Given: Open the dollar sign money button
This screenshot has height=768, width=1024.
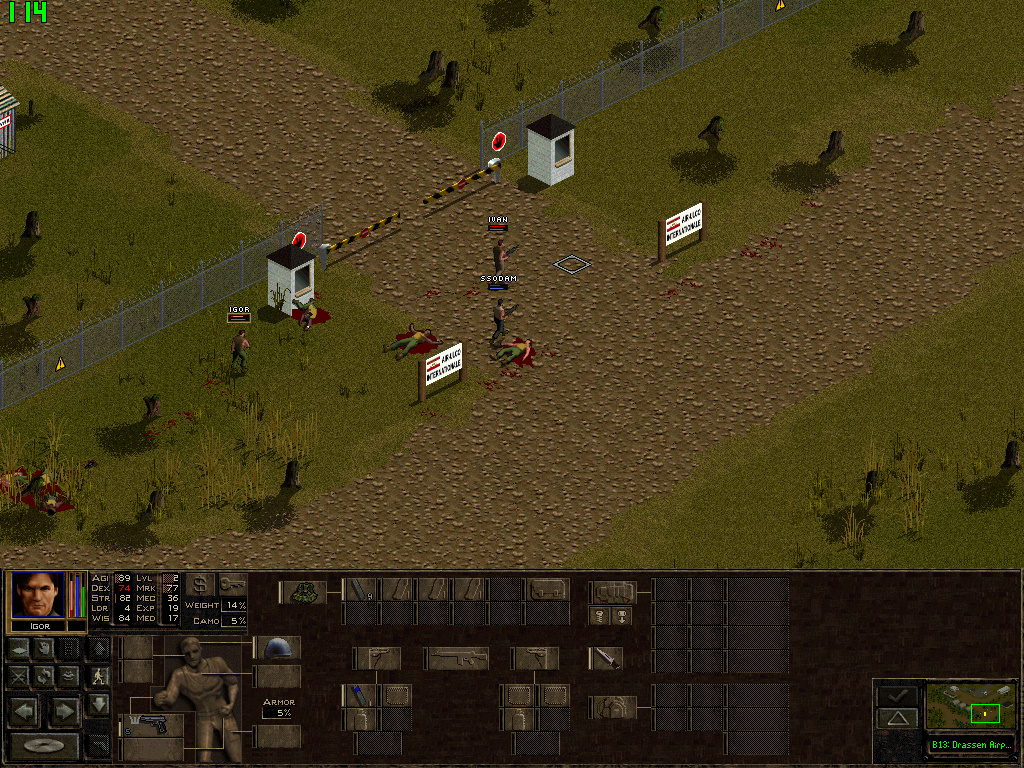Looking at the screenshot, I should (x=199, y=584).
